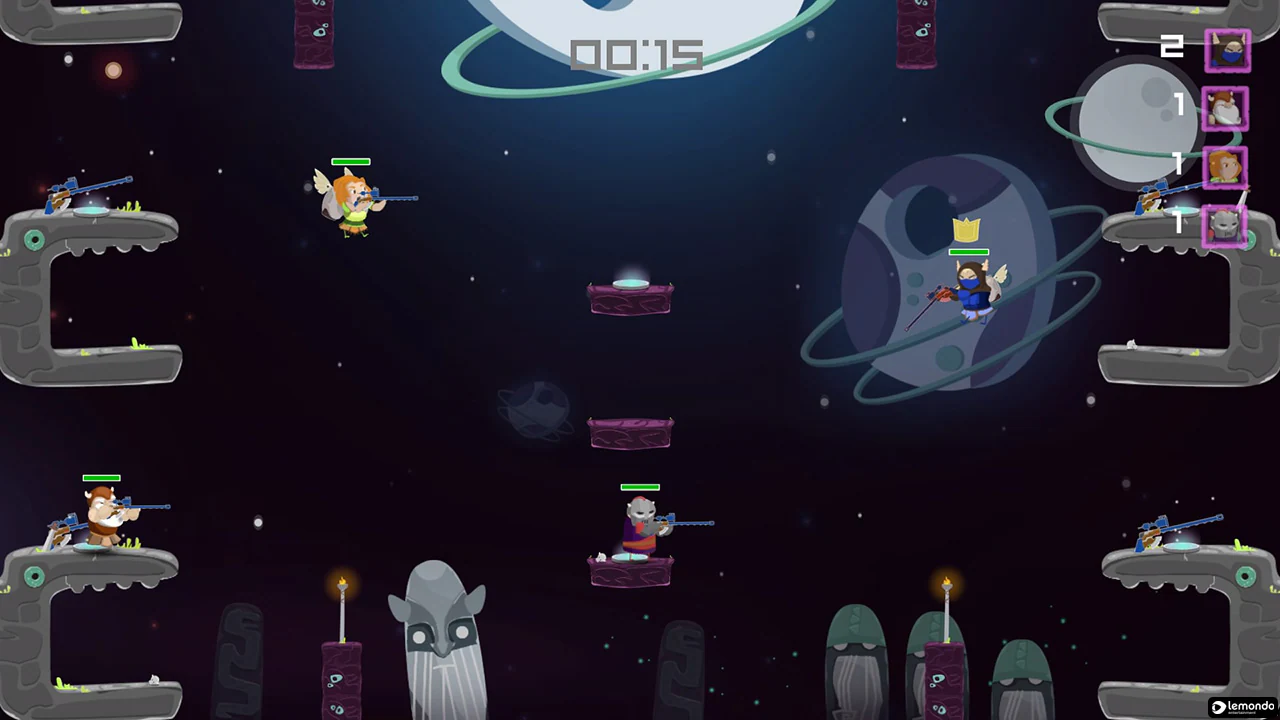The height and width of the screenshot is (720, 1280).
Task: Click the brown walrus avatar in the scoreboard
Action: point(1227,110)
